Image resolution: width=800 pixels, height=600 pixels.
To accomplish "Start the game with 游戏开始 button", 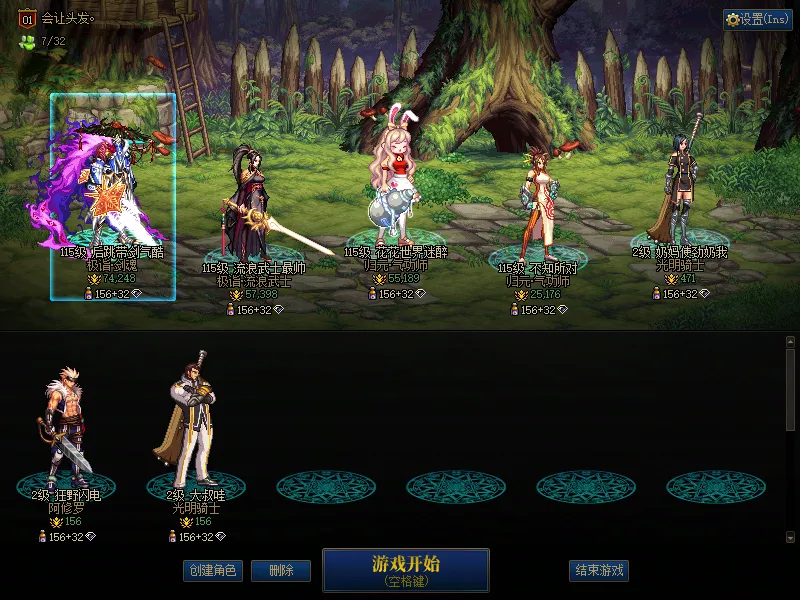I will tap(405, 569).
